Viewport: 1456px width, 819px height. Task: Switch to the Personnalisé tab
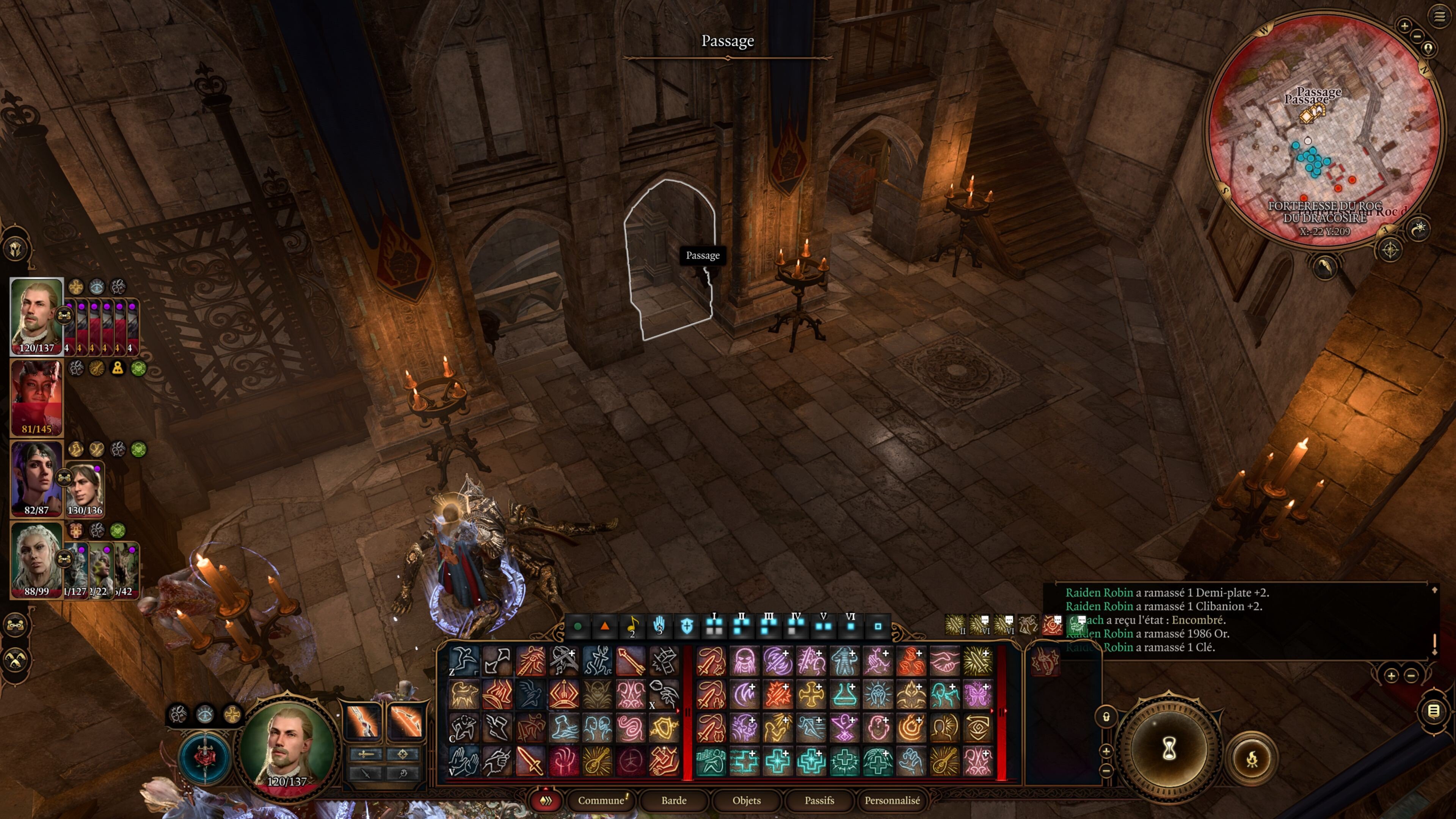click(892, 800)
